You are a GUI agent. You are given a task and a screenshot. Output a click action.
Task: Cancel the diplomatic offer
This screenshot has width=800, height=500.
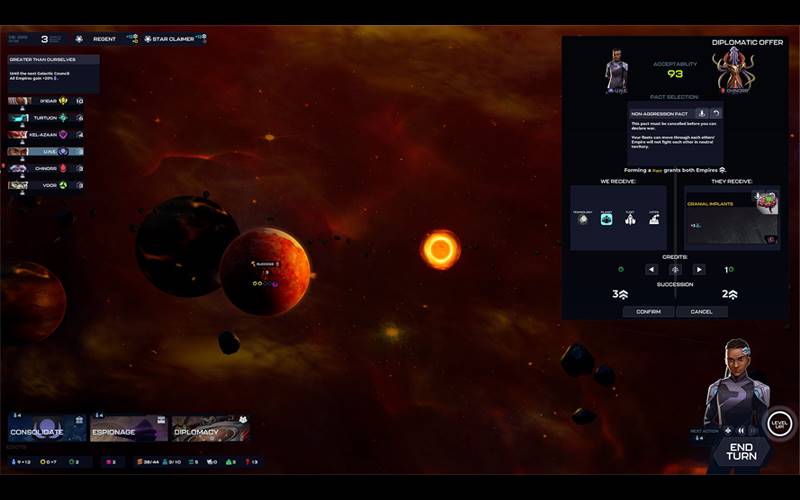pos(701,312)
